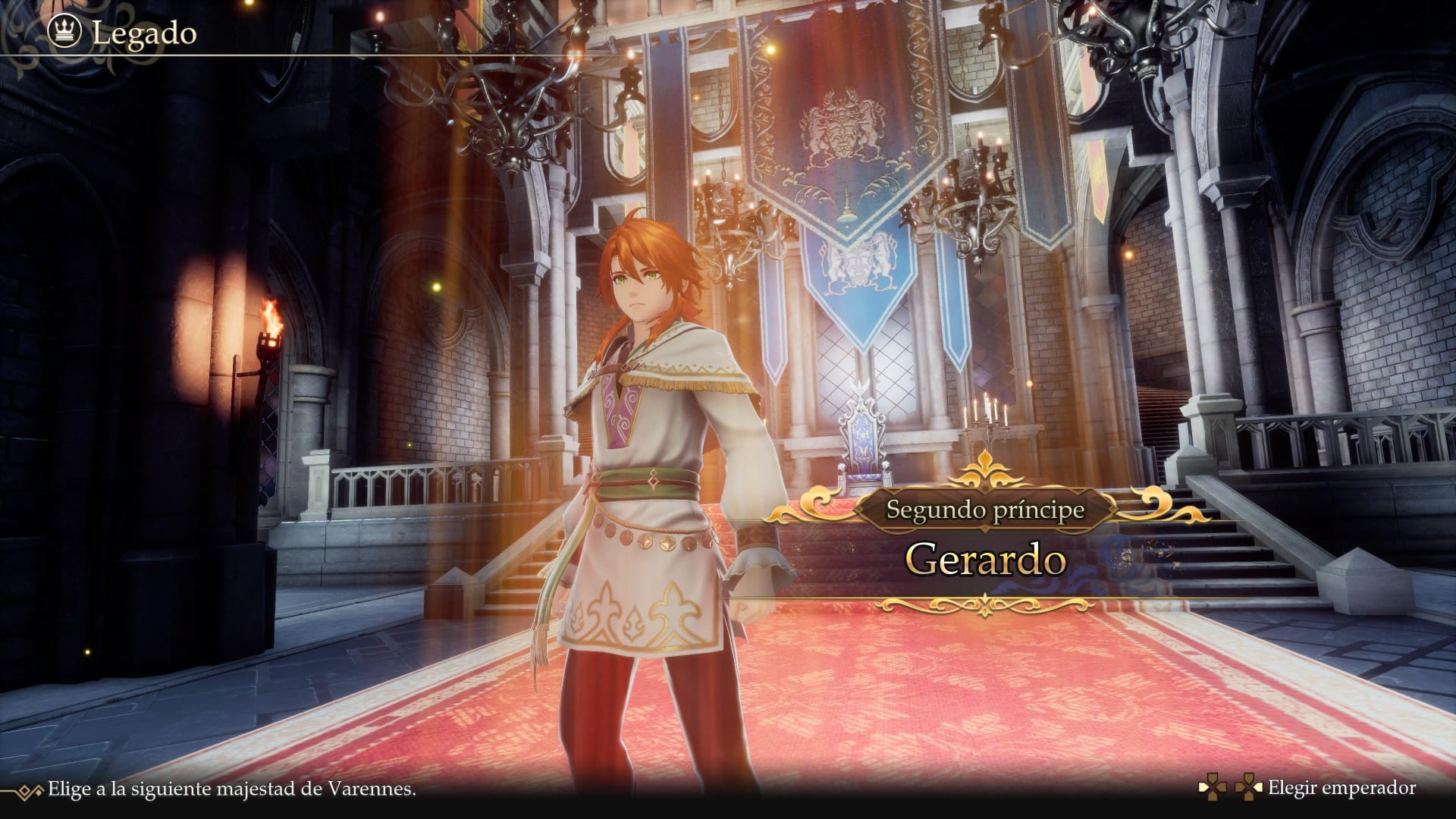Click the Legado crown icon in the header
Screen dimensions: 1456x819
coord(65,32)
